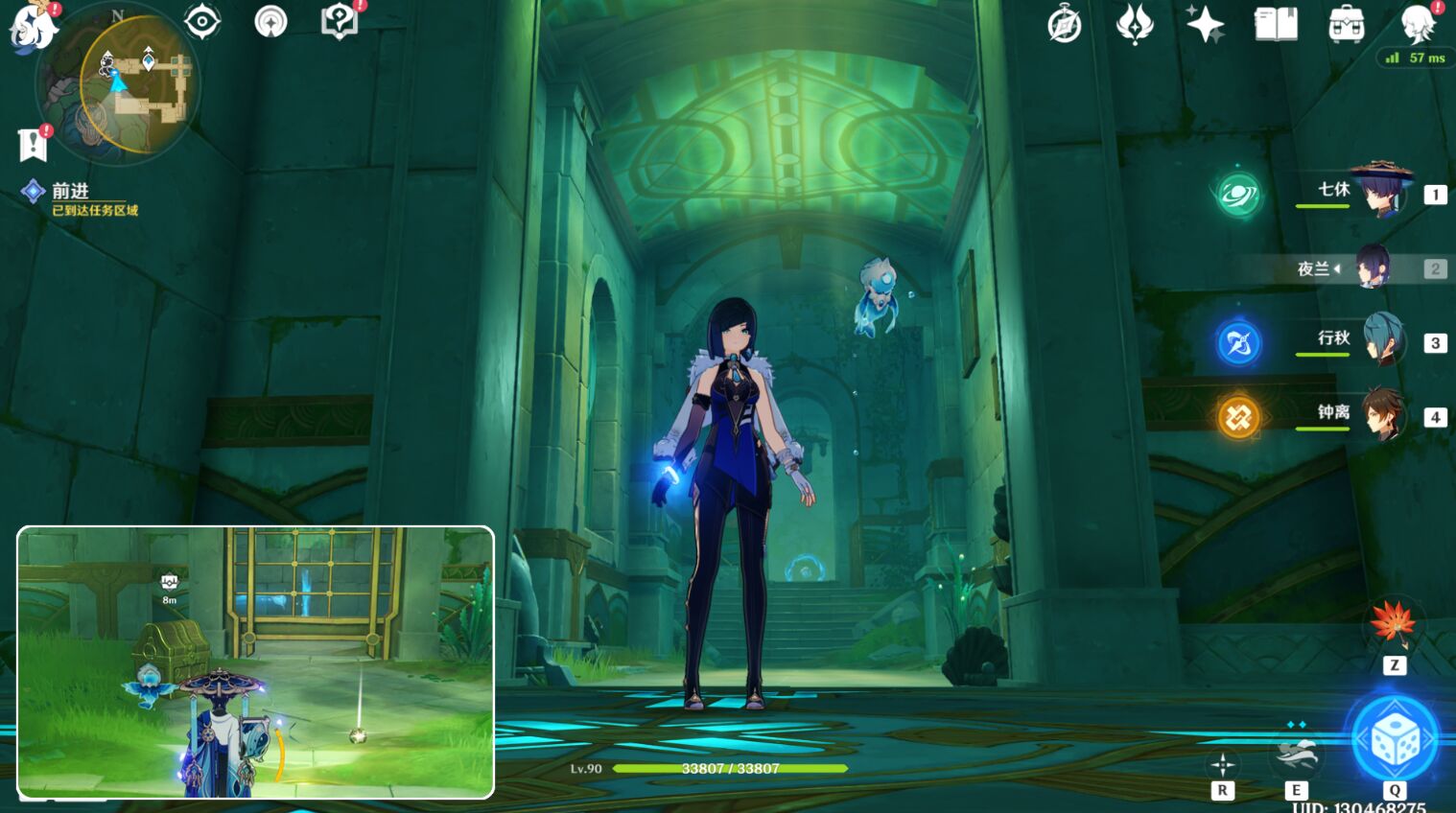Open the backpack inventory
1456x813 pixels.
[1346, 25]
